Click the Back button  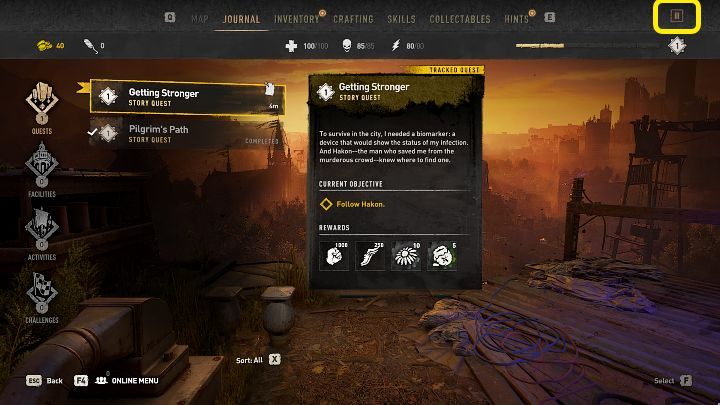(45, 380)
